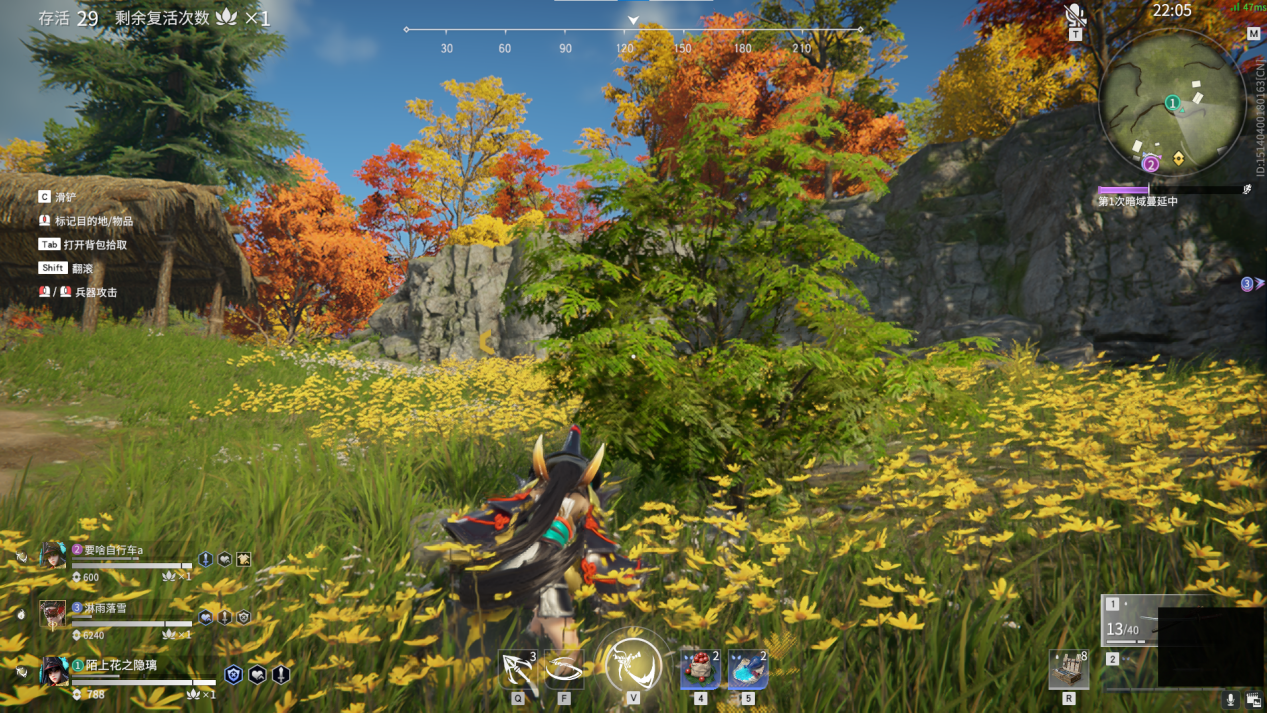Activate the swirling dash skill icon
The image size is (1267, 713).
pos(564,668)
